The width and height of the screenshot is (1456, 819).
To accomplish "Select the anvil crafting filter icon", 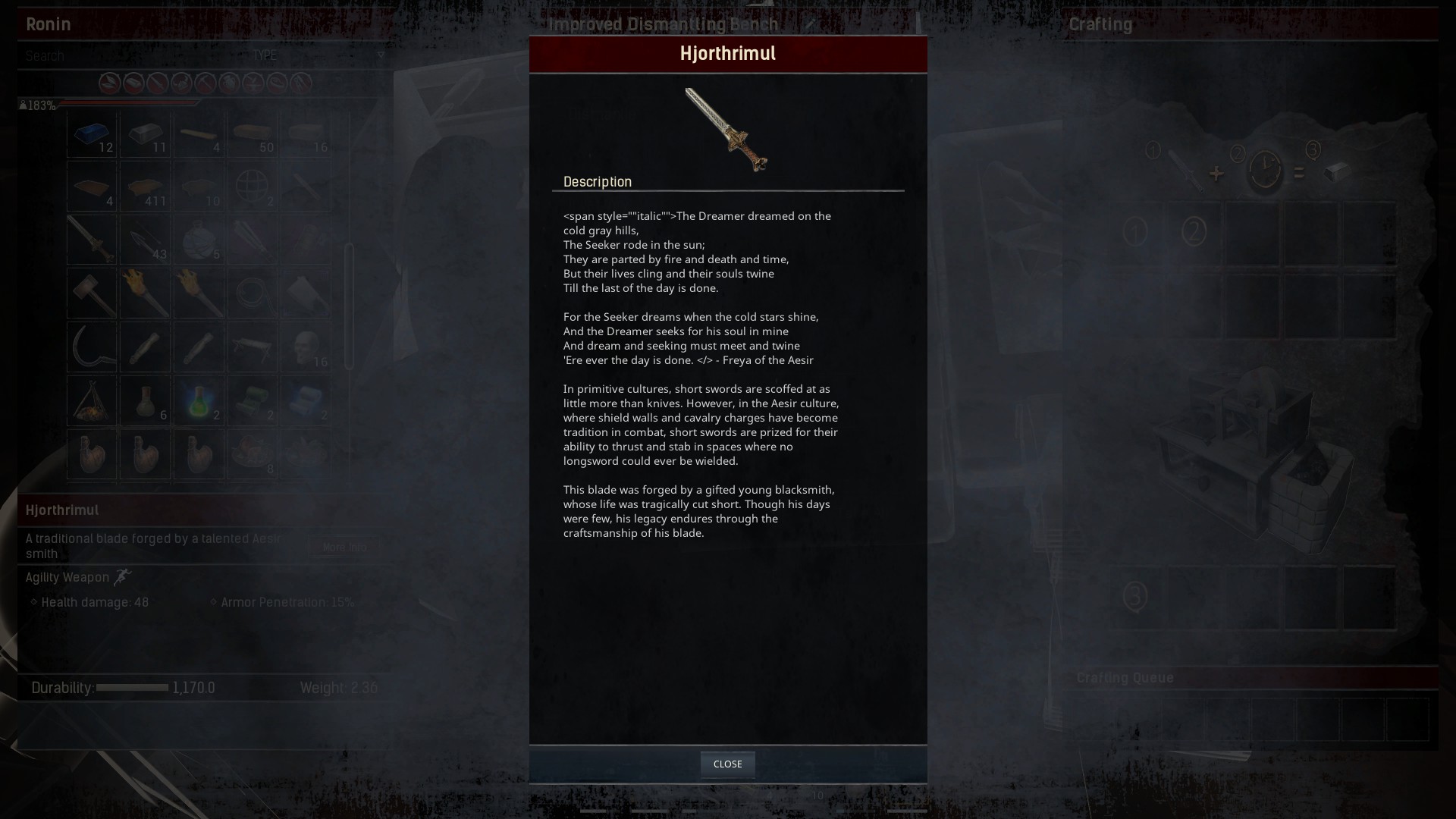I will pyautogui.click(x=251, y=83).
